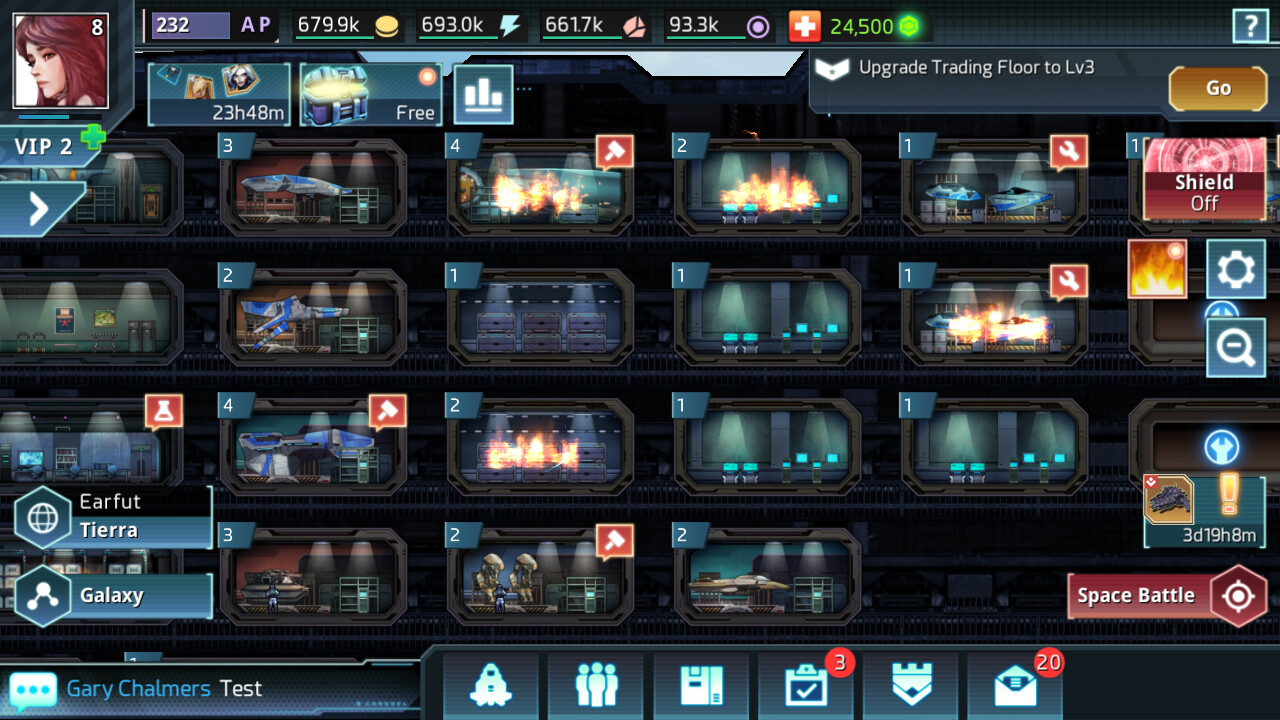View statistics with the bar chart icon
This screenshot has height=720, width=1280.
484,94
